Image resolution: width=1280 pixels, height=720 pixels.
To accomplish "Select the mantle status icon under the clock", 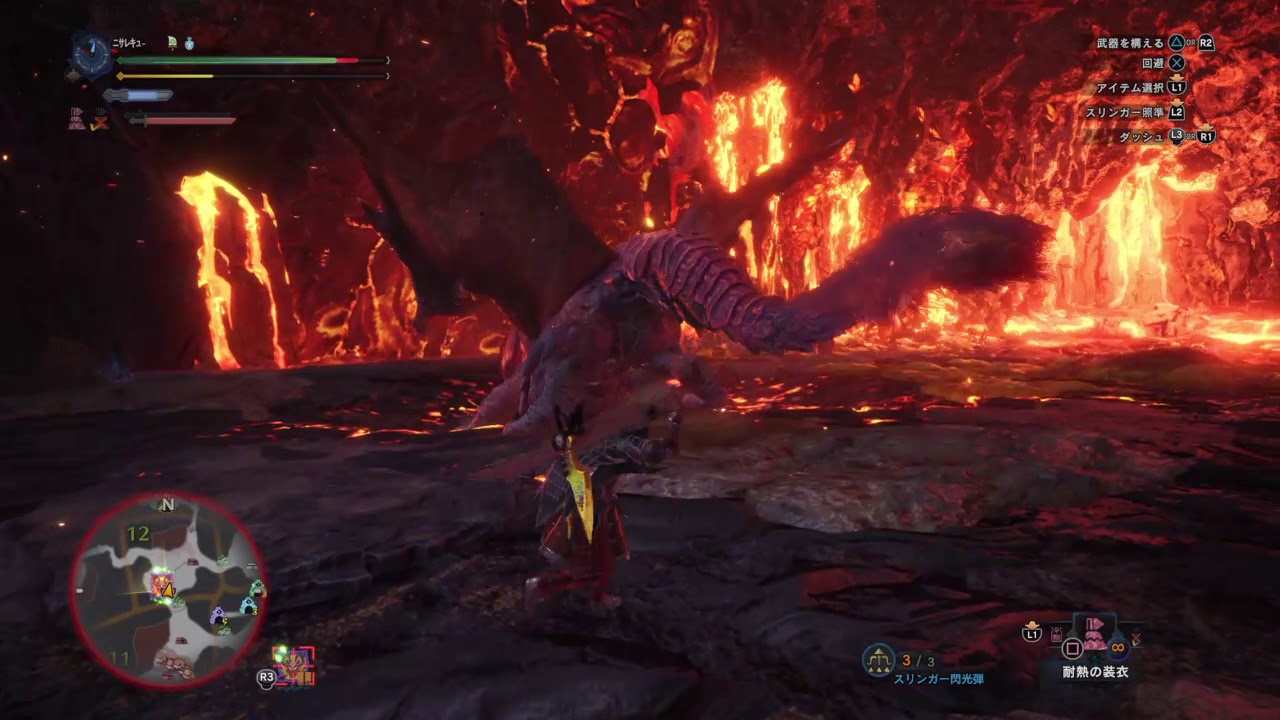I will pyautogui.click(x=77, y=119).
